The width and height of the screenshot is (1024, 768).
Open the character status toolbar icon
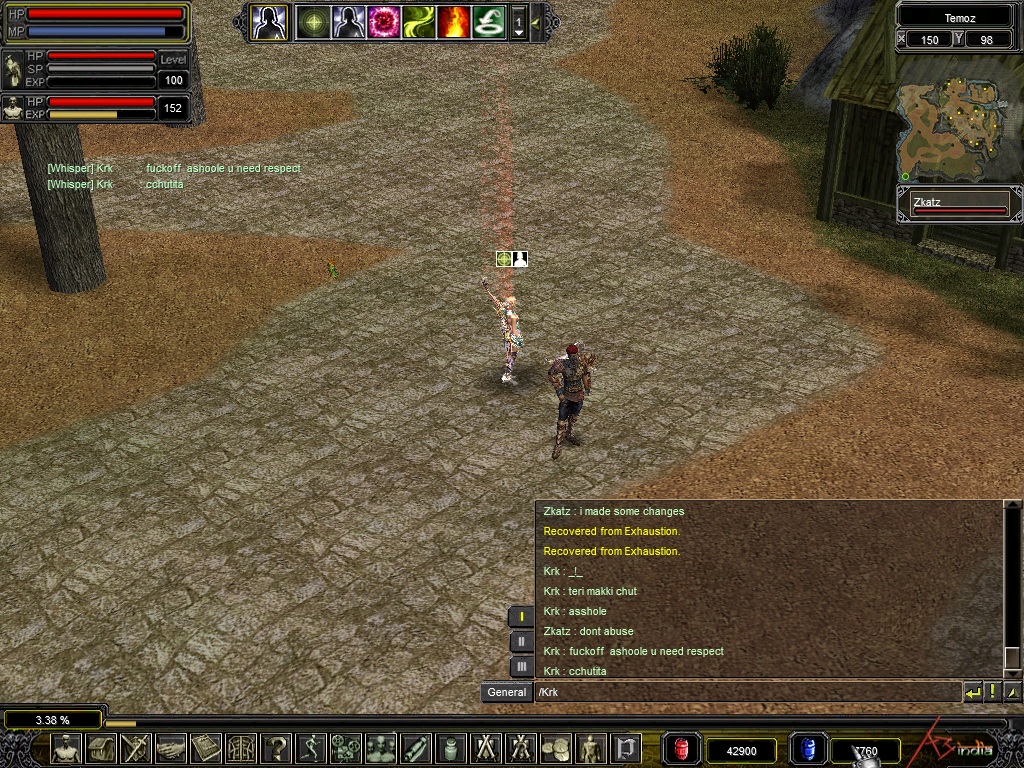click(x=66, y=748)
